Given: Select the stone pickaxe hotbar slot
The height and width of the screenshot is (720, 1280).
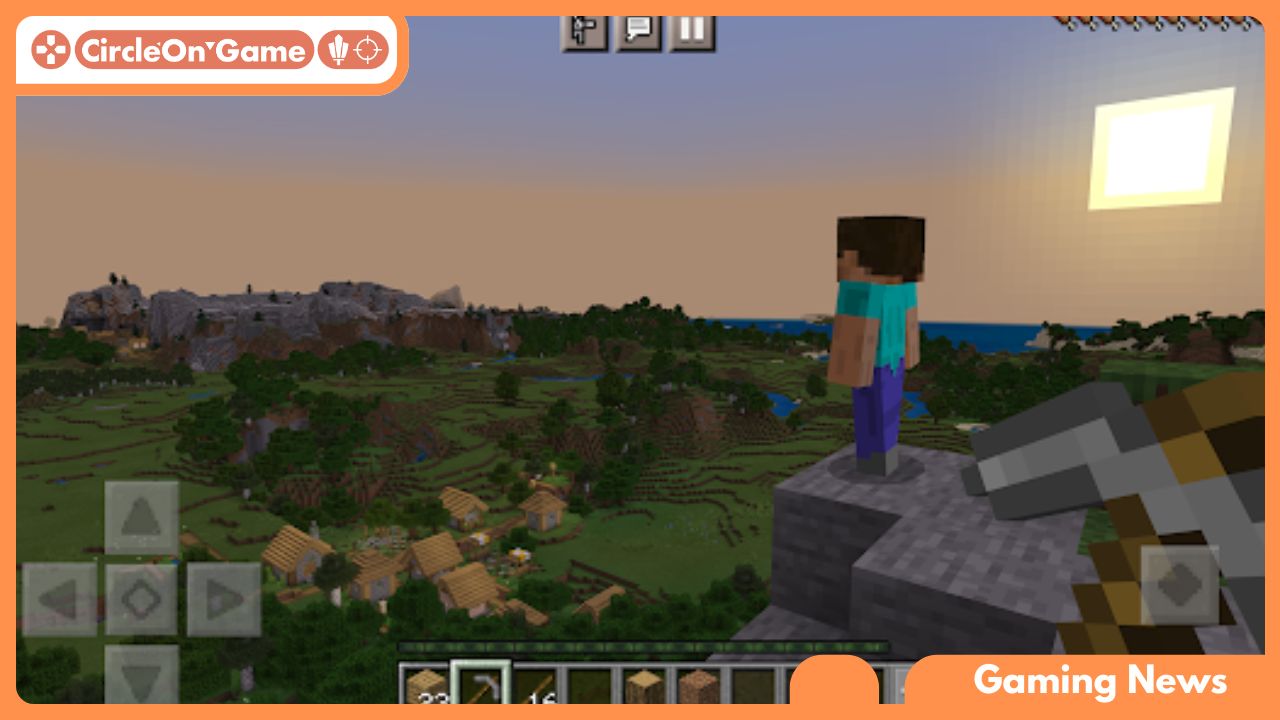Looking at the screenshot, I should 482,685.
